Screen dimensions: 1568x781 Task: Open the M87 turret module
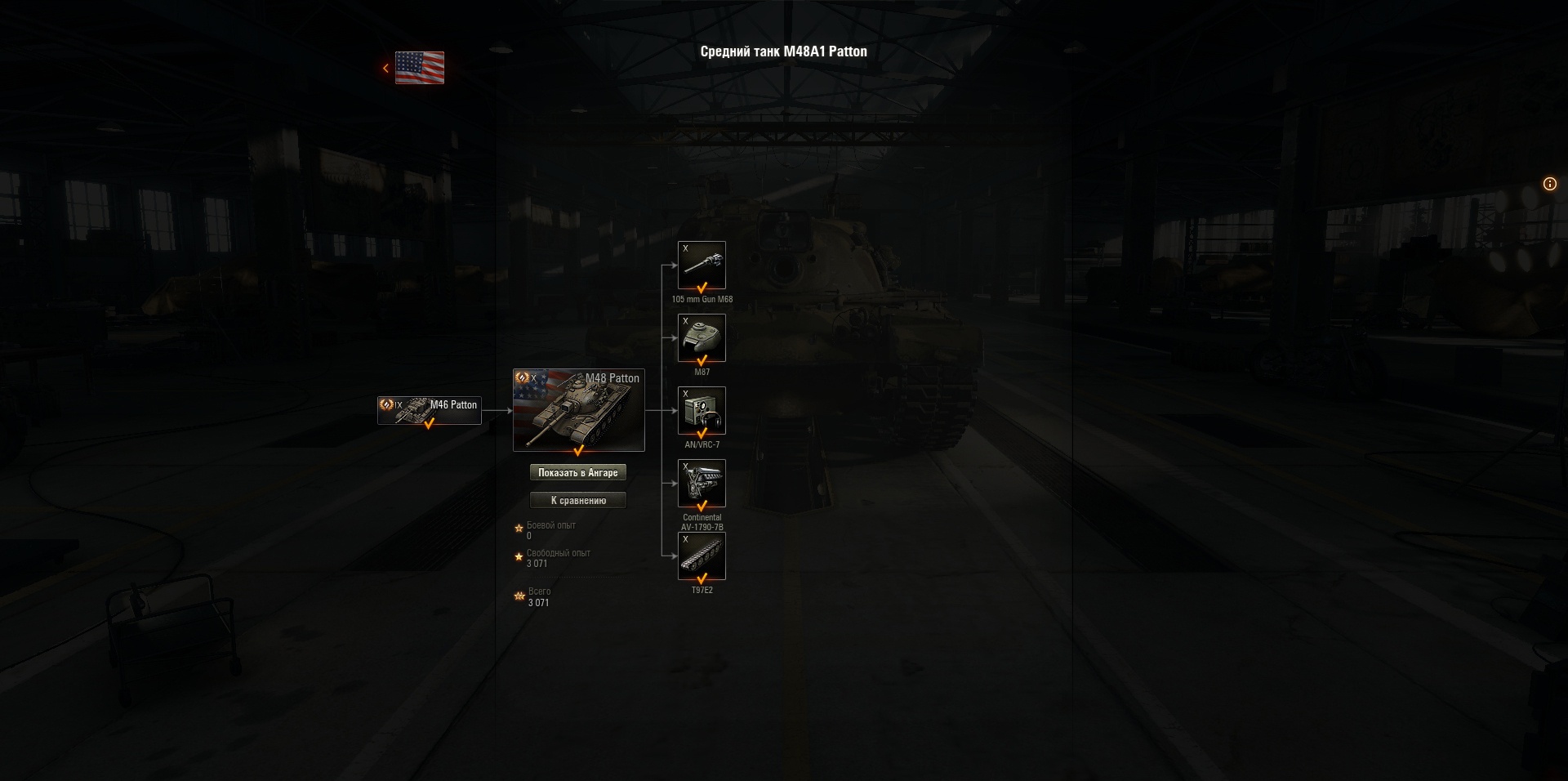click(702, 337)
